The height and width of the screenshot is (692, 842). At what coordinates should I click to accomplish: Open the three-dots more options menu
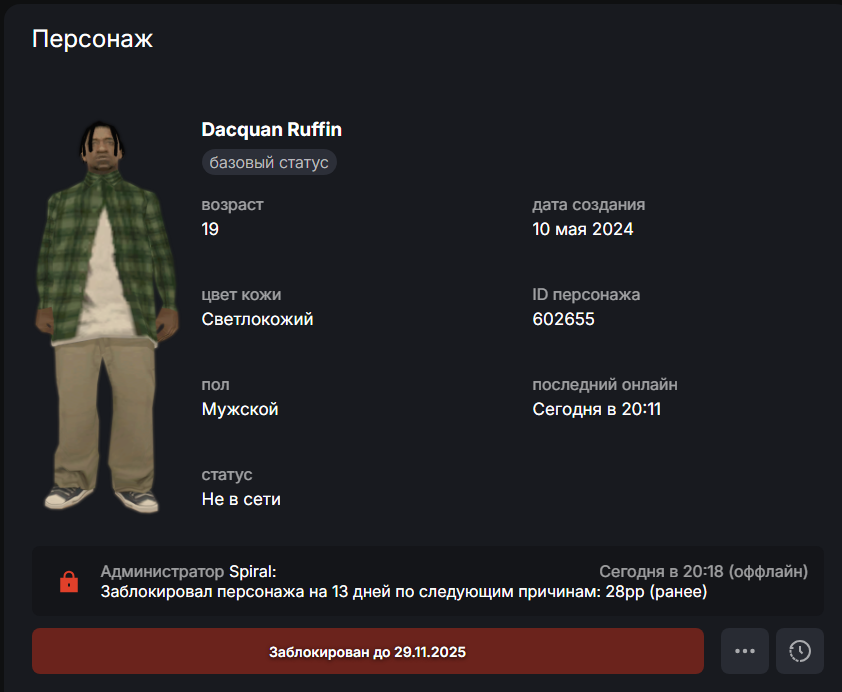pos(744,651)
